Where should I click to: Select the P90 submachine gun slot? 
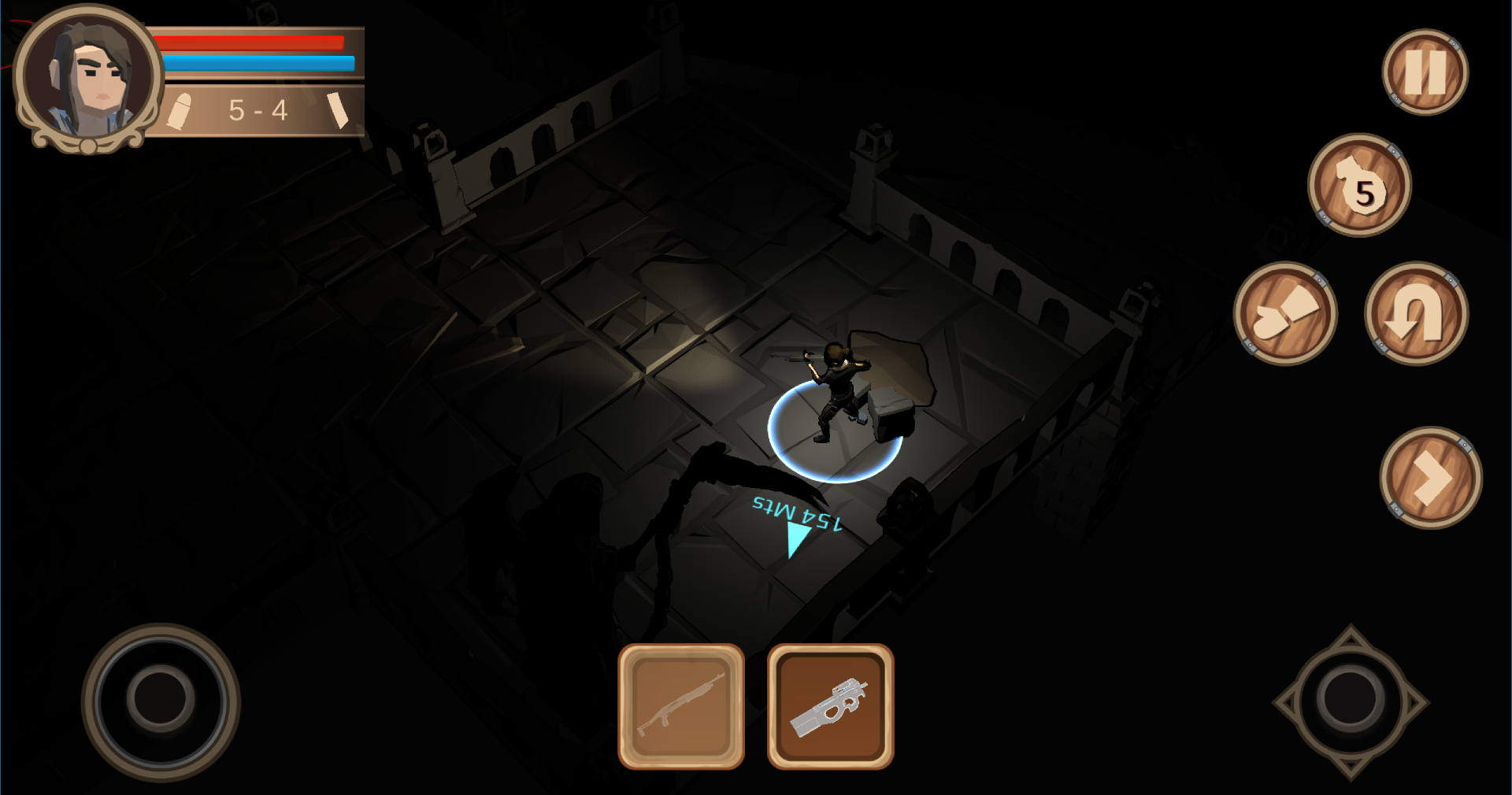click(x=831, y=706)
